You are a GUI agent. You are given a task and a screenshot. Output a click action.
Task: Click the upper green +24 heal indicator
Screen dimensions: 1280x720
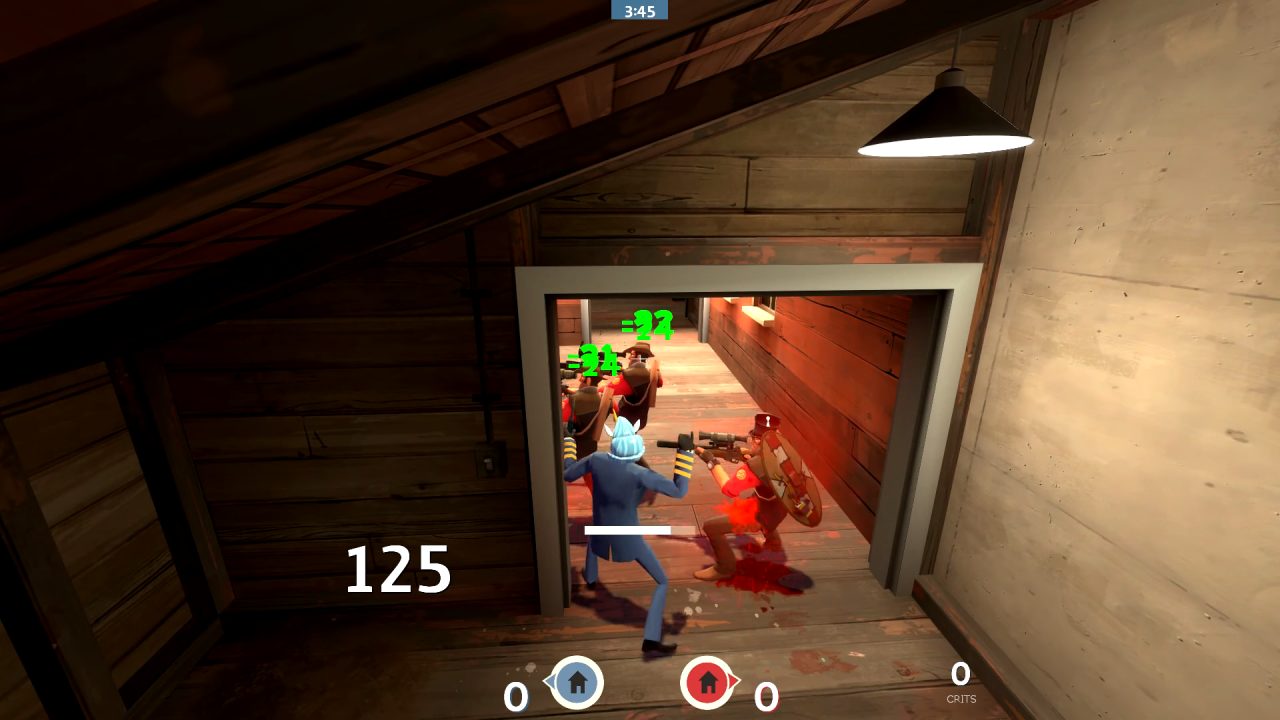coord(647,325)
